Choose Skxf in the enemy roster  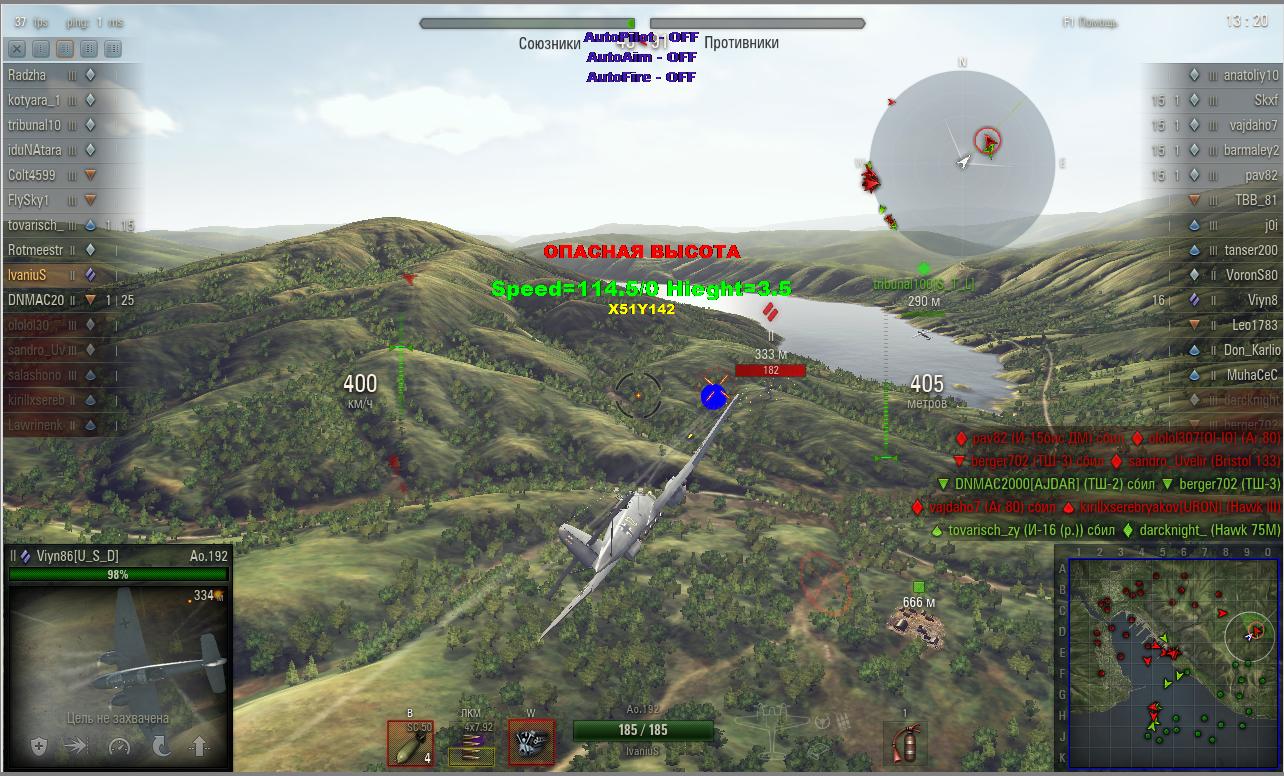[1265, 100]
